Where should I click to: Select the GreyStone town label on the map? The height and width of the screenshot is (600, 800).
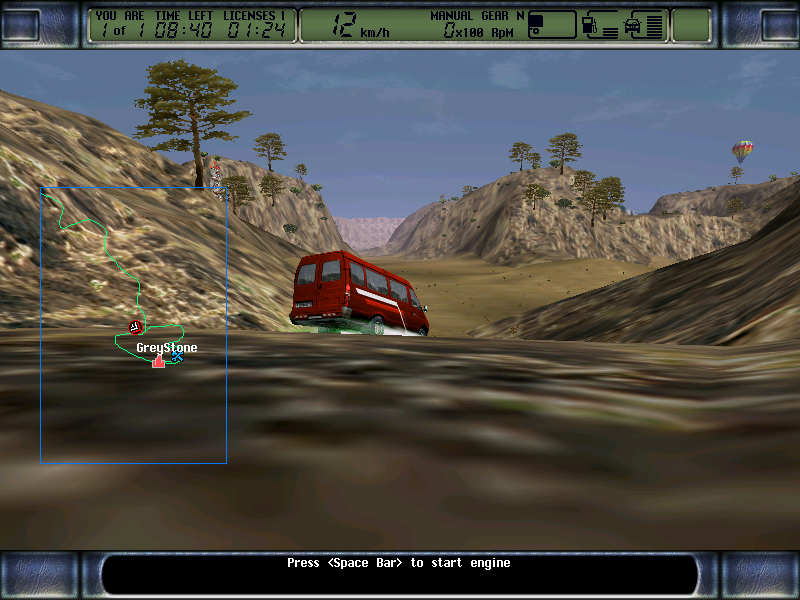[x=166, y=347]
